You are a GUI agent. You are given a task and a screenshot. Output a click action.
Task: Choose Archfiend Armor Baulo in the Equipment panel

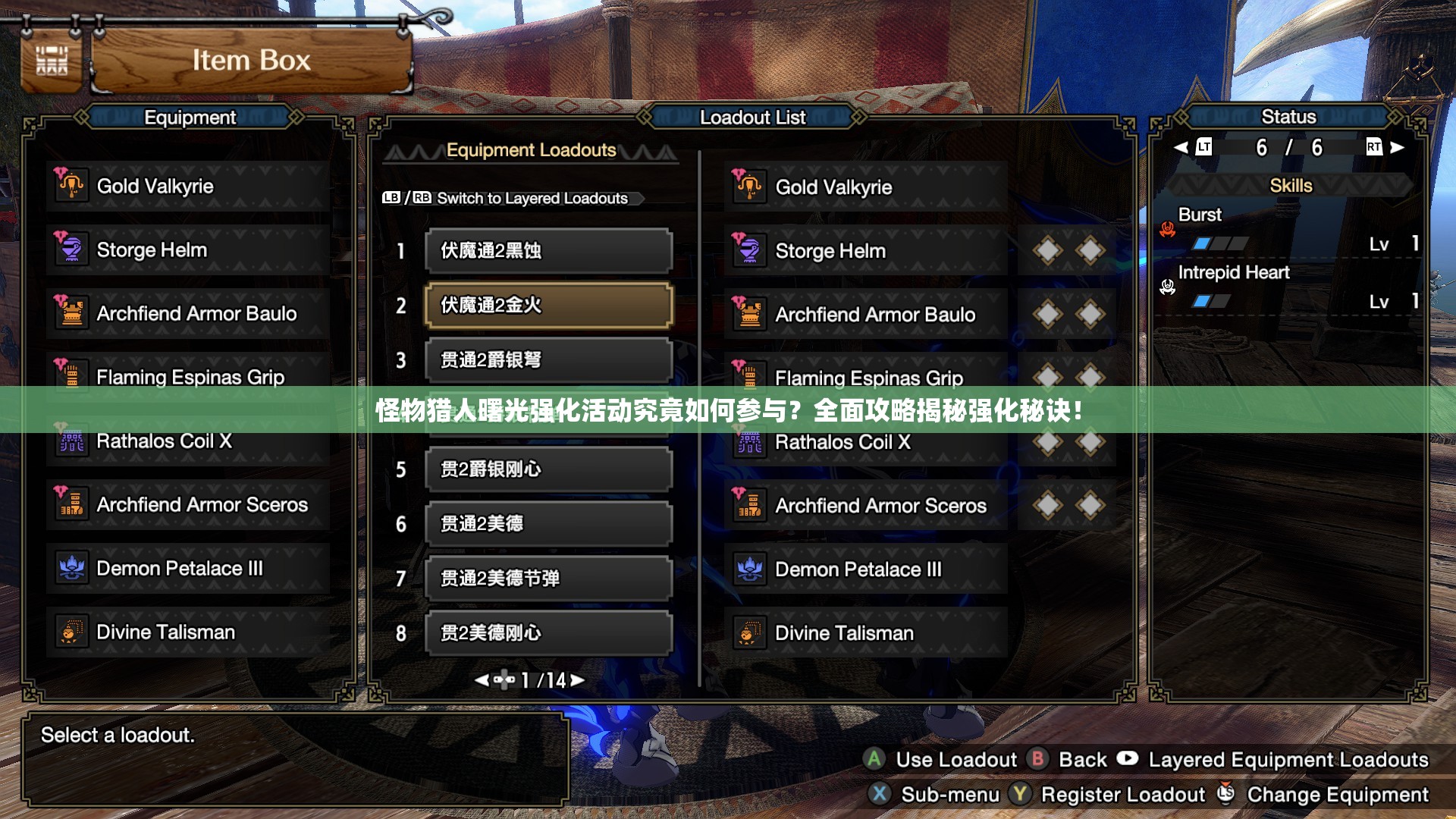click(187, 314)
